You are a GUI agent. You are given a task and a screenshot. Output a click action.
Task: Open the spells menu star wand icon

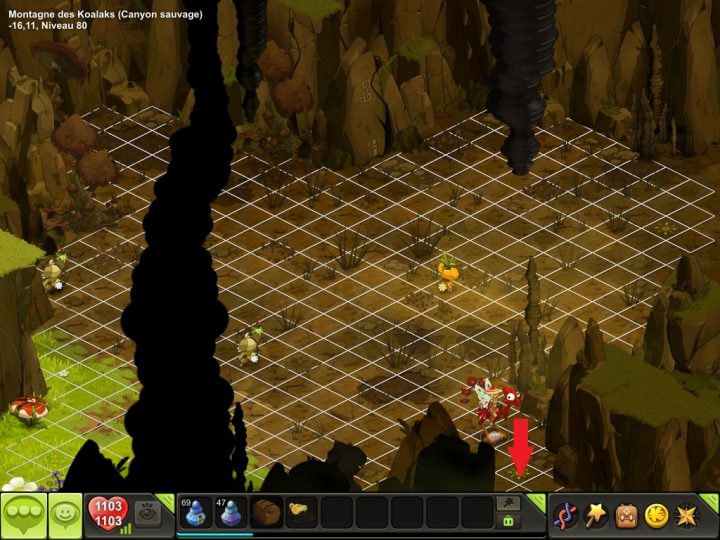tap(597, 515)
